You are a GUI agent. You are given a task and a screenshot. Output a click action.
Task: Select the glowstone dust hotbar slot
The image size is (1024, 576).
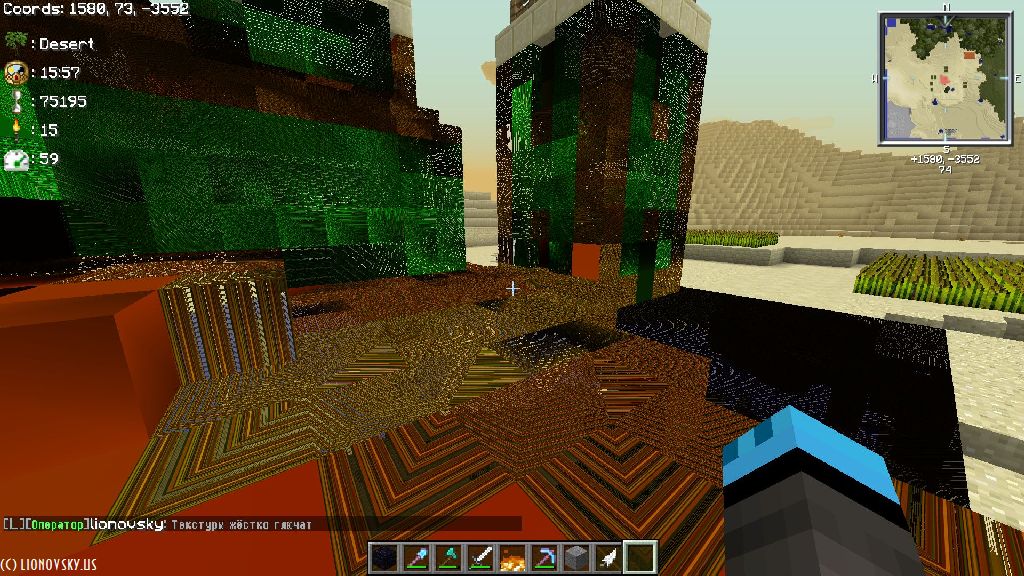click(513, 557)
